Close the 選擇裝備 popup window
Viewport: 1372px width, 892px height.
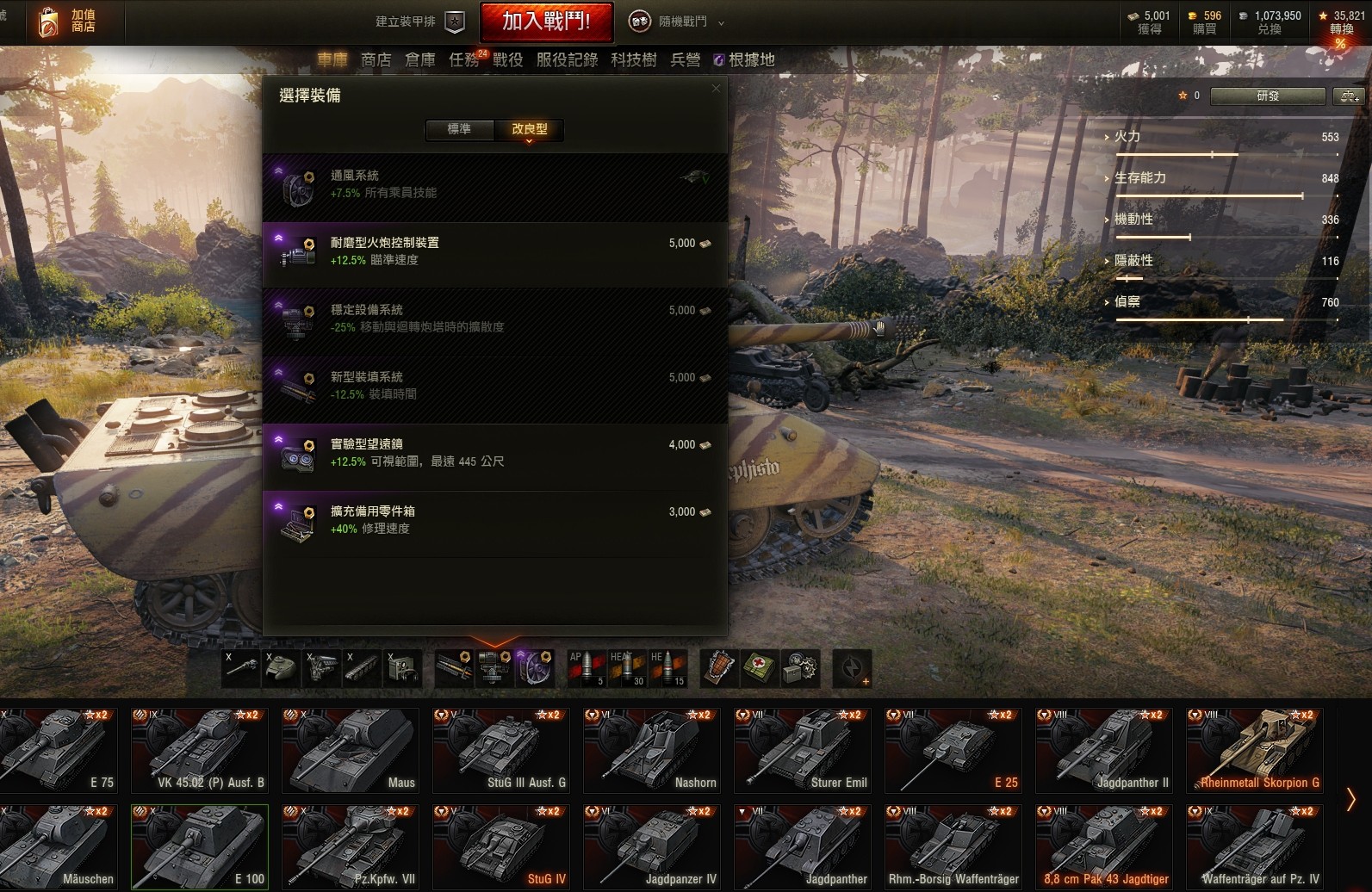click(716, 89)
